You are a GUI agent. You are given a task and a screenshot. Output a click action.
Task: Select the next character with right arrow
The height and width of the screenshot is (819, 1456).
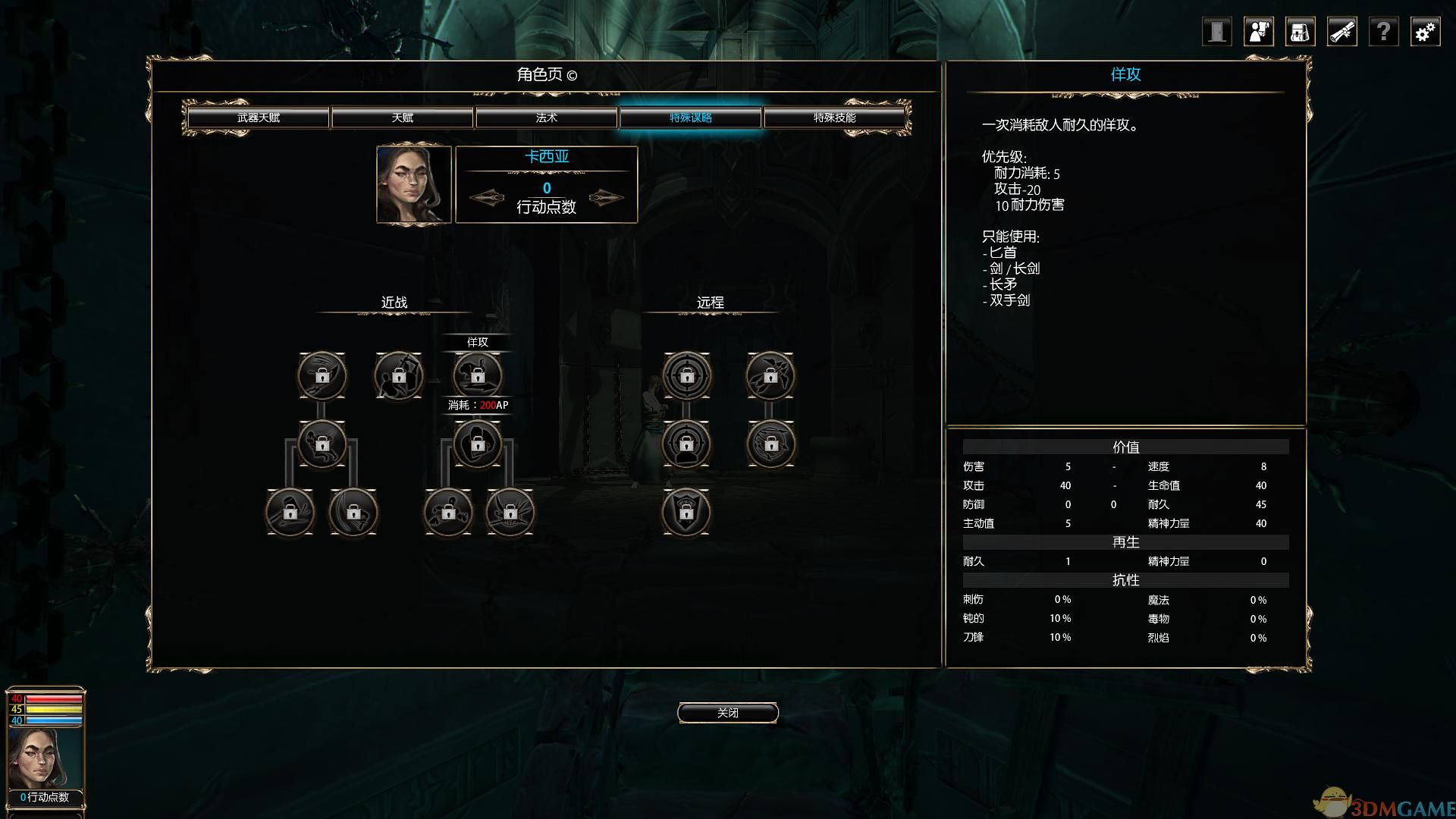[x=606, y=198]
